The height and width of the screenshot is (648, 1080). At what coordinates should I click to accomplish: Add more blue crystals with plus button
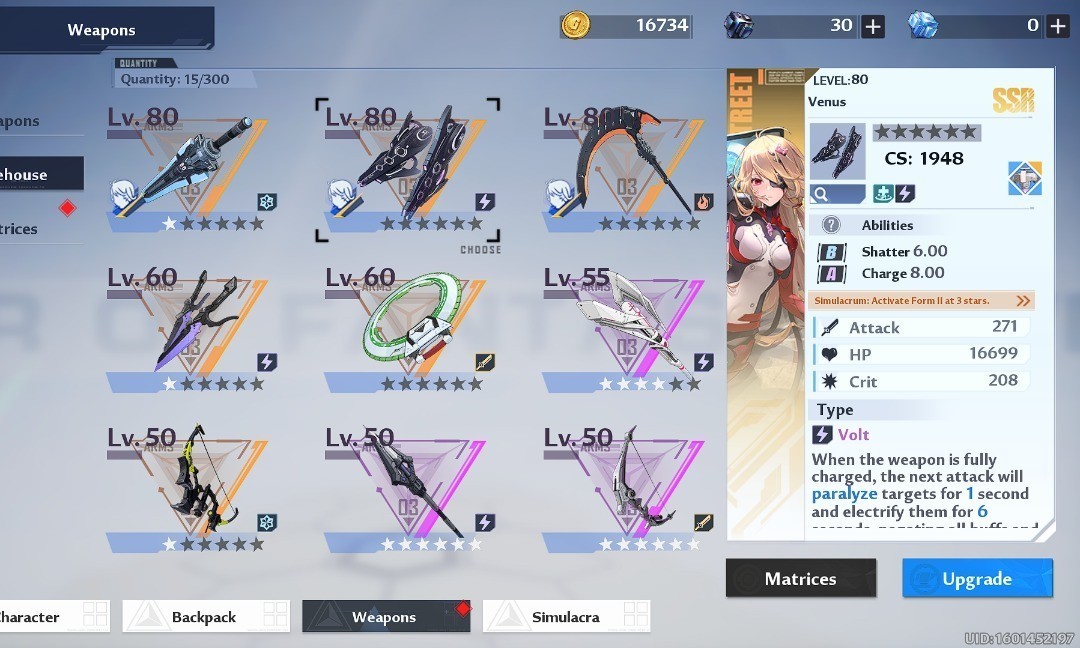click(1058, 26)
